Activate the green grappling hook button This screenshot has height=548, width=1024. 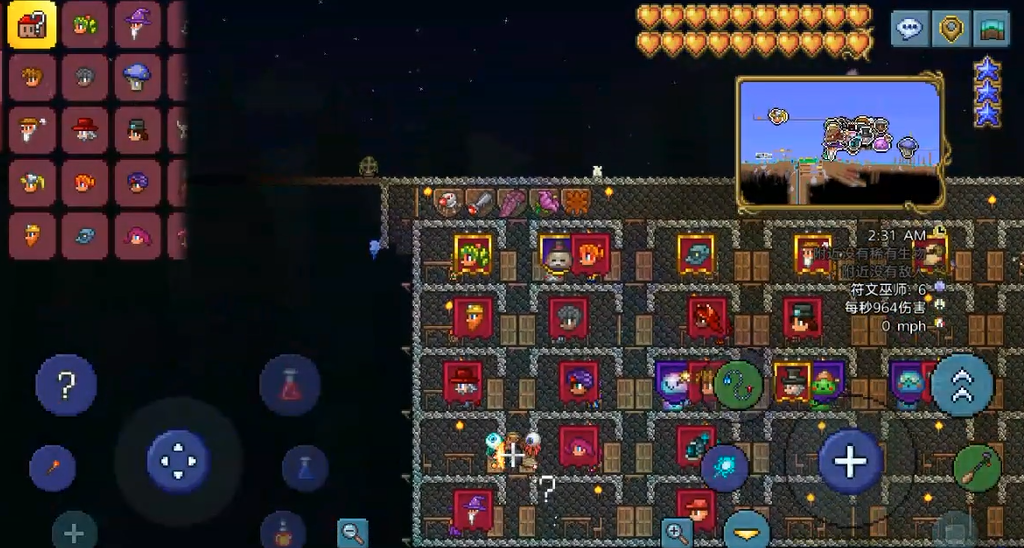point(739,384)
